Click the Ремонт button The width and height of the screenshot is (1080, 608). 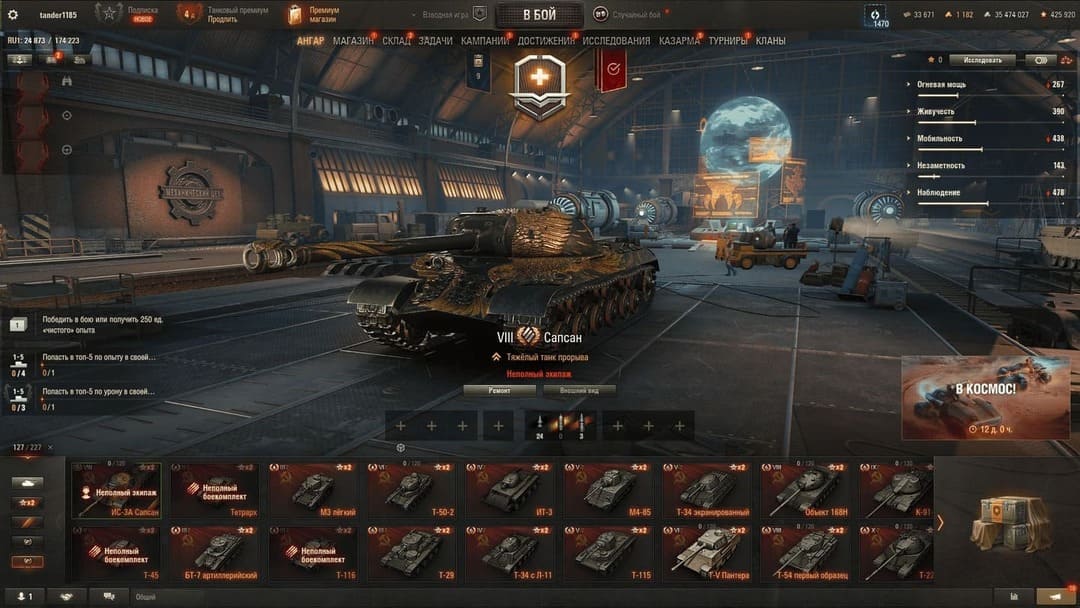[x=499, y=391]
